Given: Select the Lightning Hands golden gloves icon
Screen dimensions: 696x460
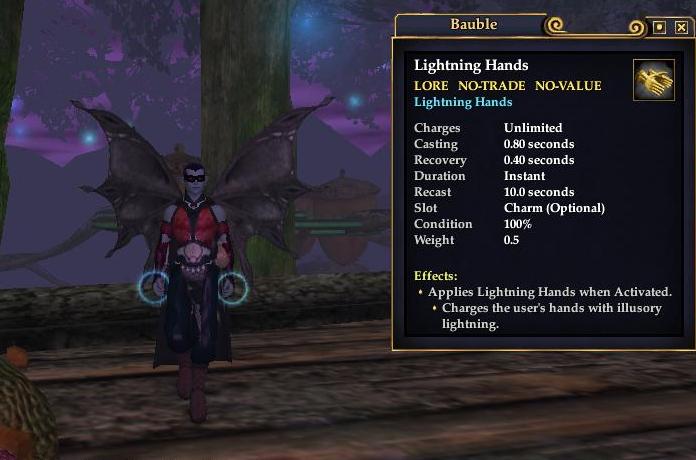Looking at the screenshot, I should tap(653, 80).
